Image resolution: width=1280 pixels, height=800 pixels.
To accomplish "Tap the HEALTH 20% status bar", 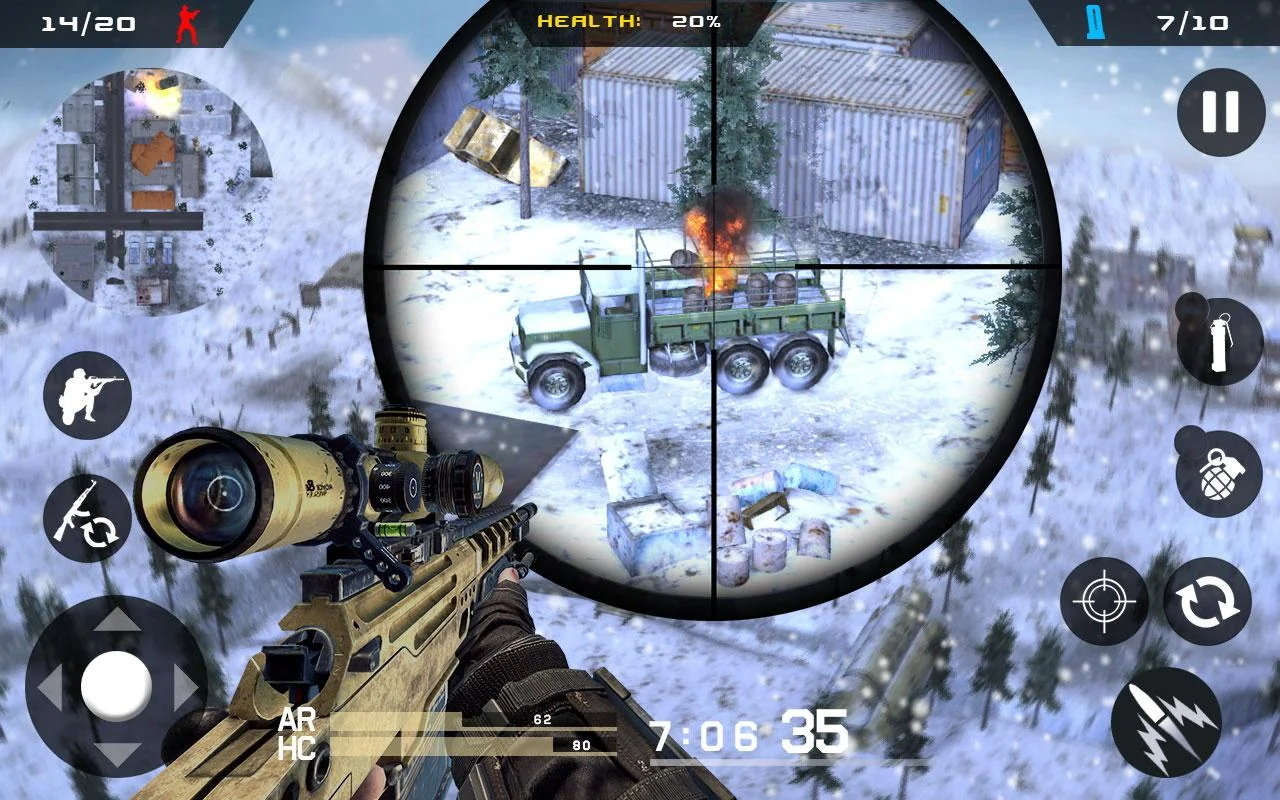I will pos(630,18).
